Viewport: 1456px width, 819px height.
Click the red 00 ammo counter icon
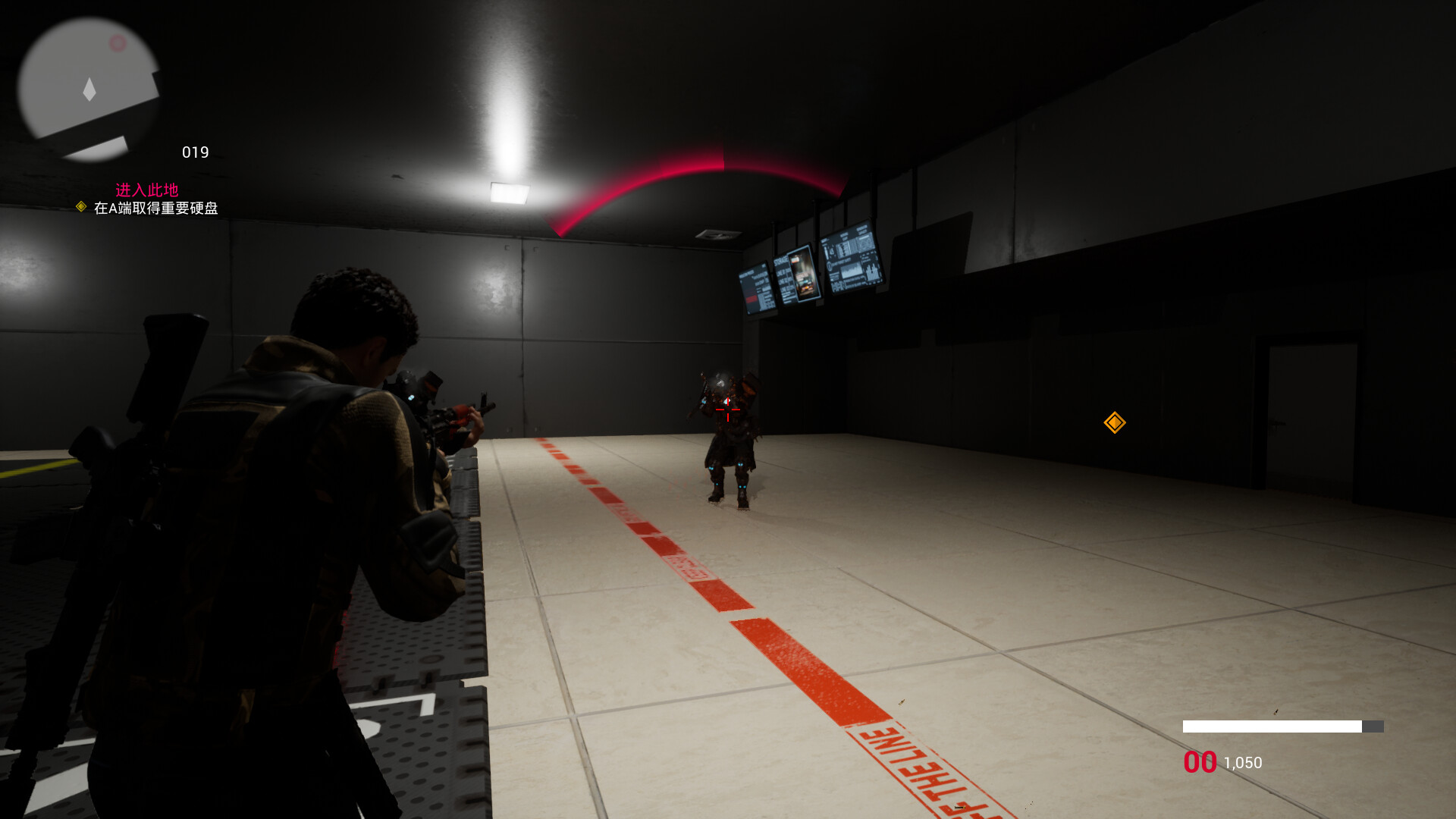pos(1200,762)
